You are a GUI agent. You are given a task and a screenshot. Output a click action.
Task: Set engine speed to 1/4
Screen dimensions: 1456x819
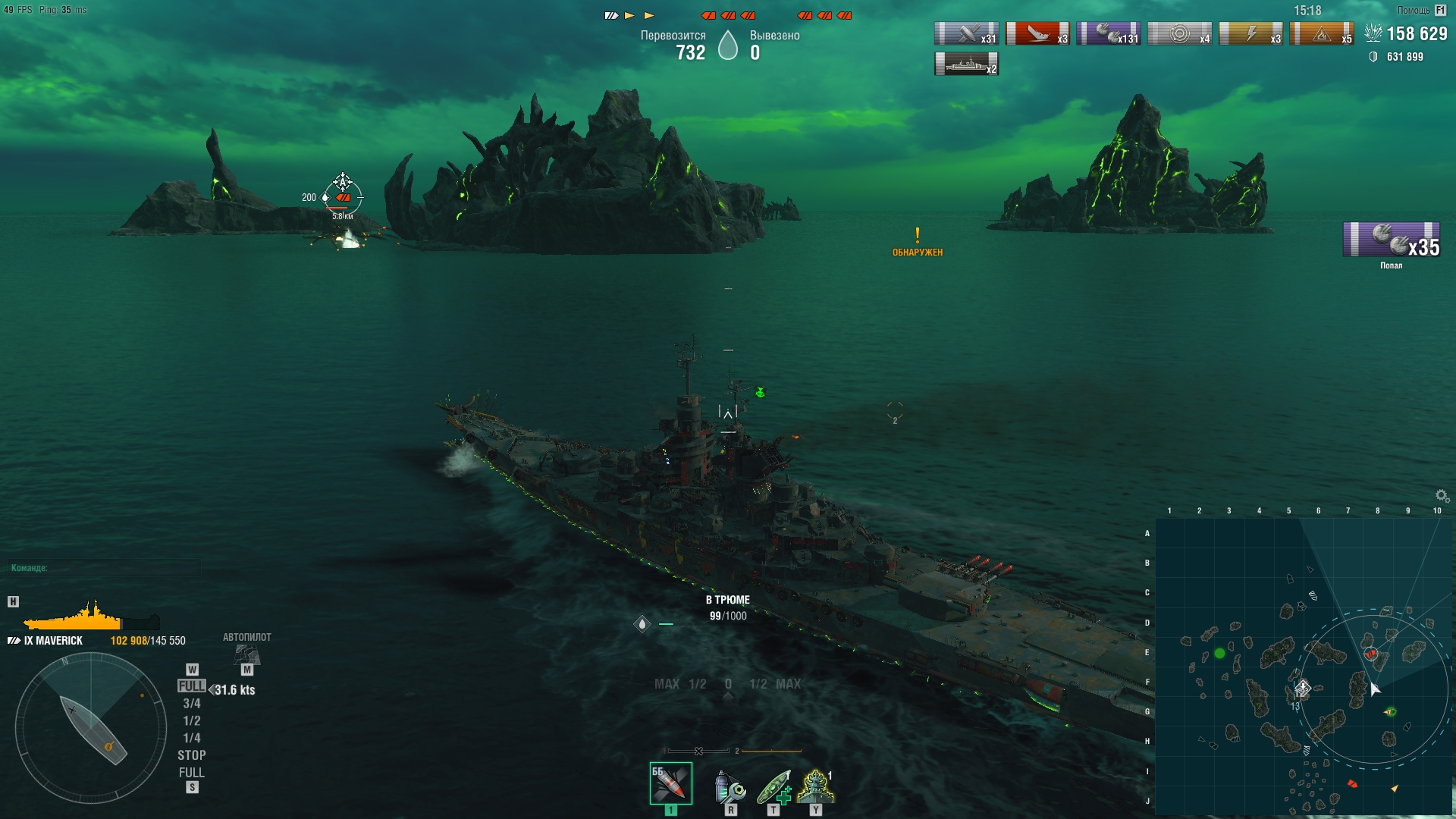point(192,738)
